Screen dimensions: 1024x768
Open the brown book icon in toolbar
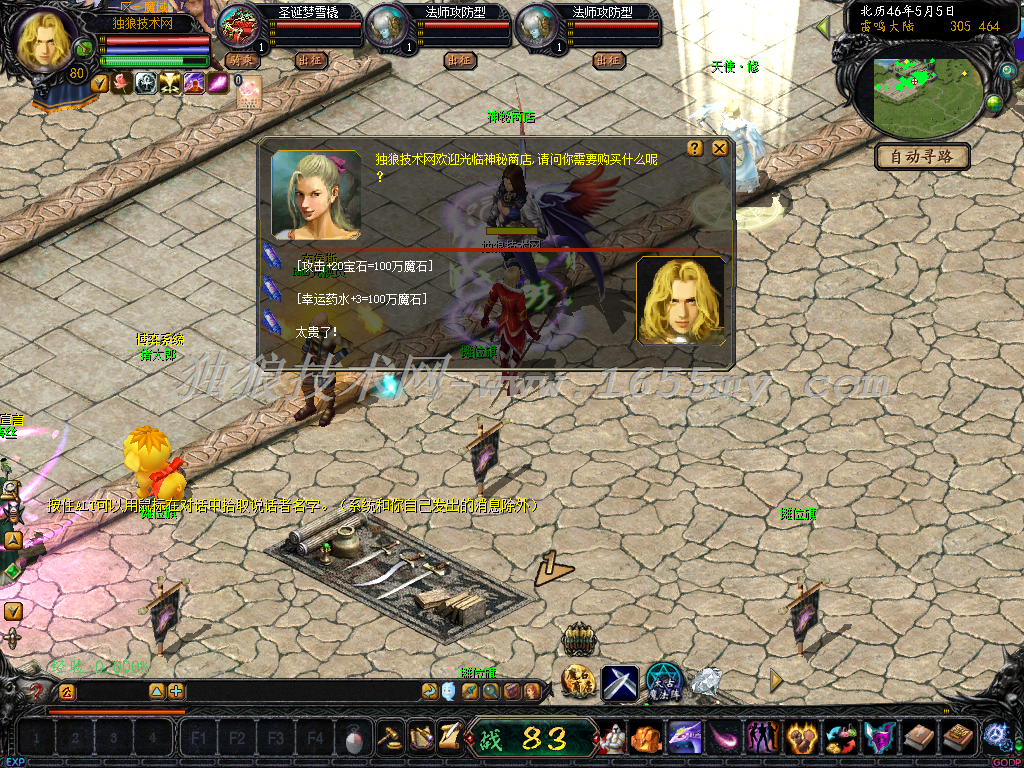[919, 738]
